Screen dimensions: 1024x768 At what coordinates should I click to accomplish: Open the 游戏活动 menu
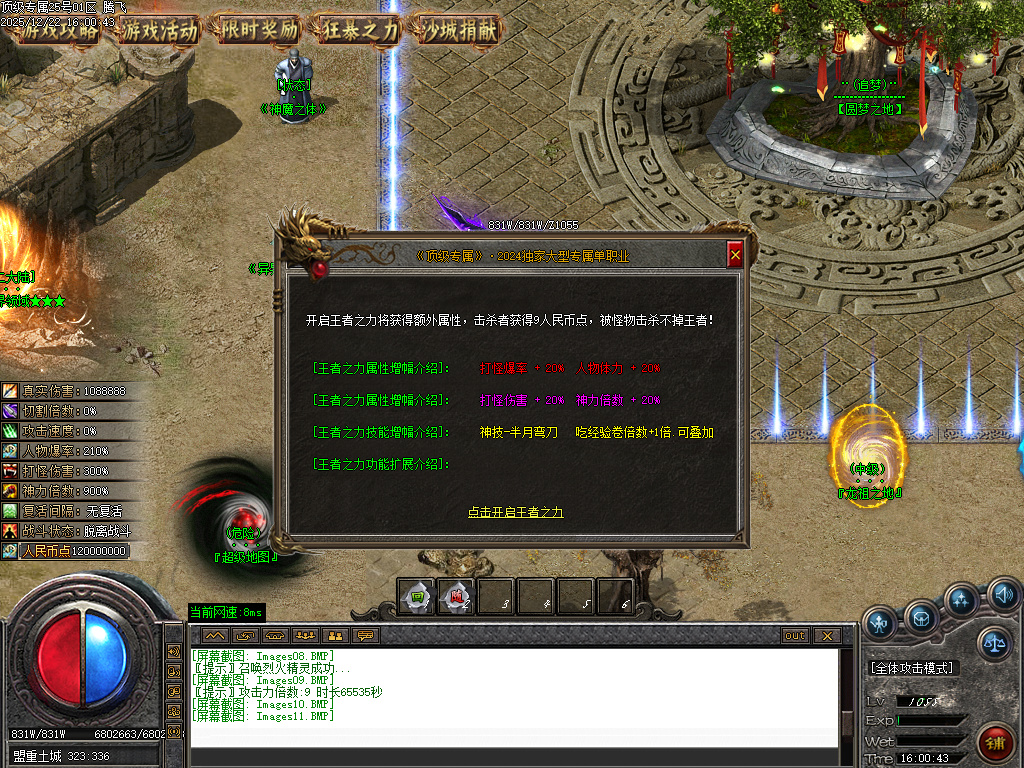click(x=160, y=29)
